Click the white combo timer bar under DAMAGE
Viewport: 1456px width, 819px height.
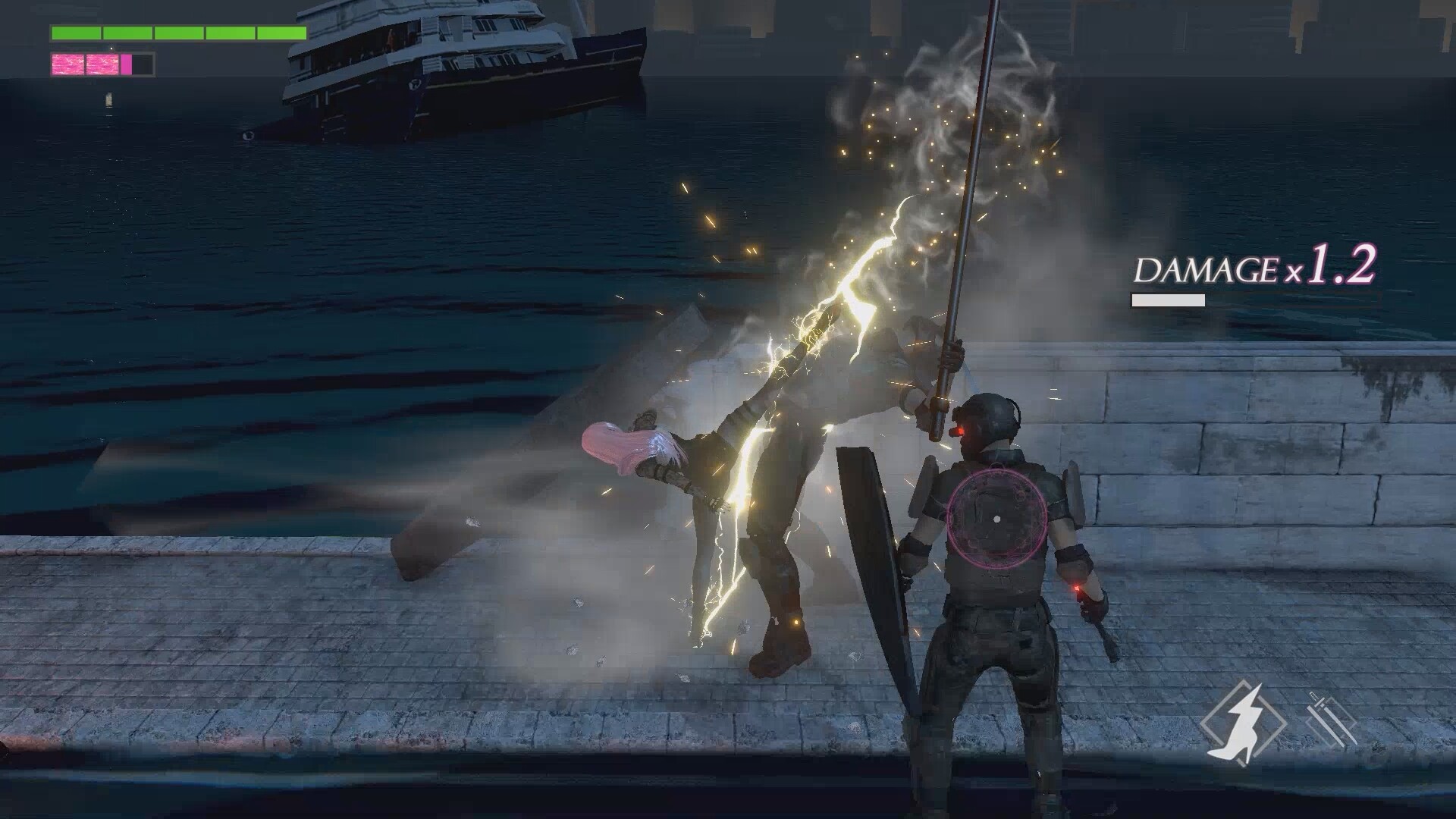tap(1168, 300)
